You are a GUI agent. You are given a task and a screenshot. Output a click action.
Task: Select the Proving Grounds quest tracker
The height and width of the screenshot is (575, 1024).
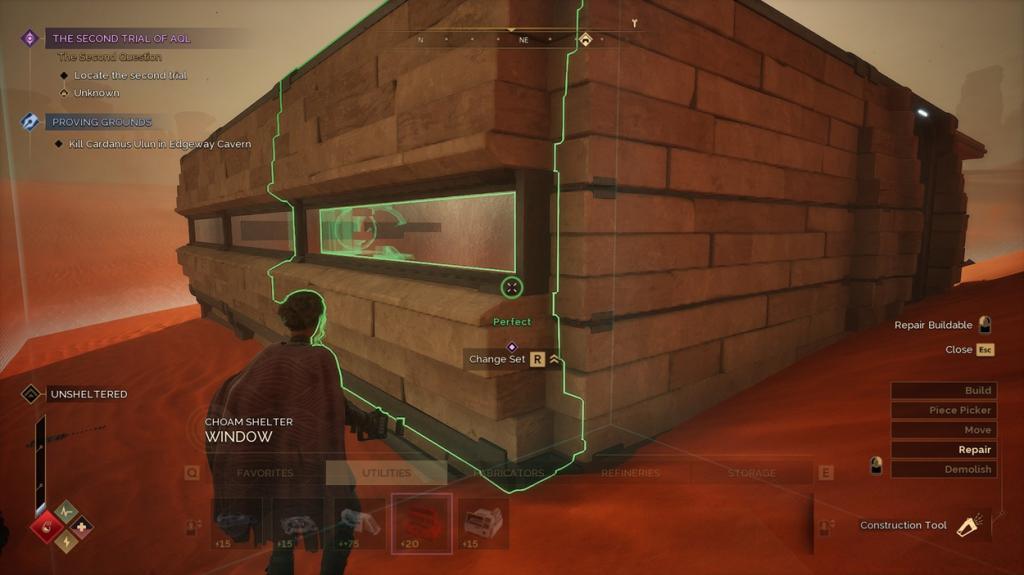101,122
